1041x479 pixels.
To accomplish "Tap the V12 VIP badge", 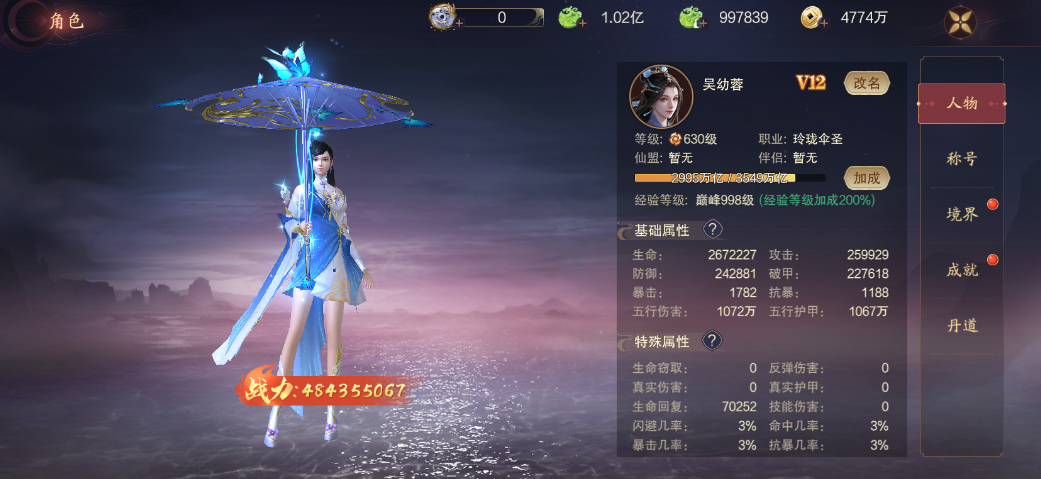I will [x=811, y=83].
